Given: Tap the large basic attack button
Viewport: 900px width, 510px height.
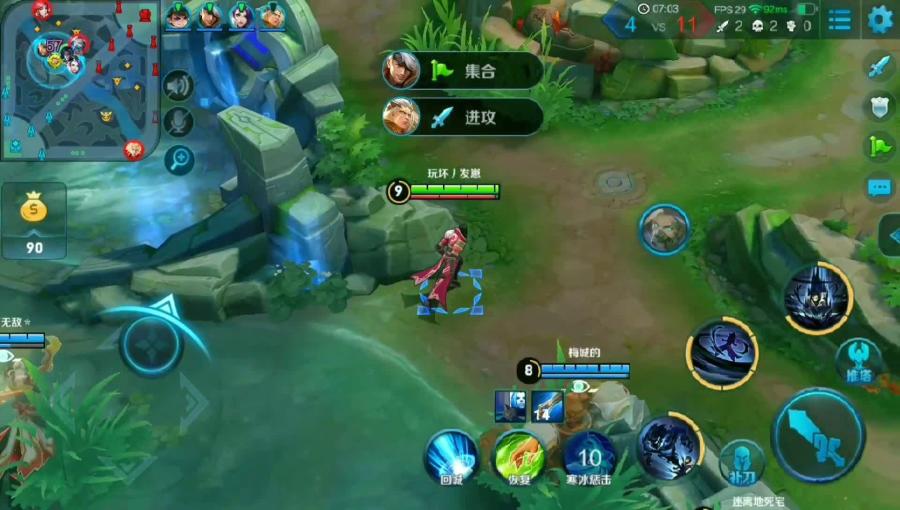Looking at the screenshot, I should click(818, 435).
